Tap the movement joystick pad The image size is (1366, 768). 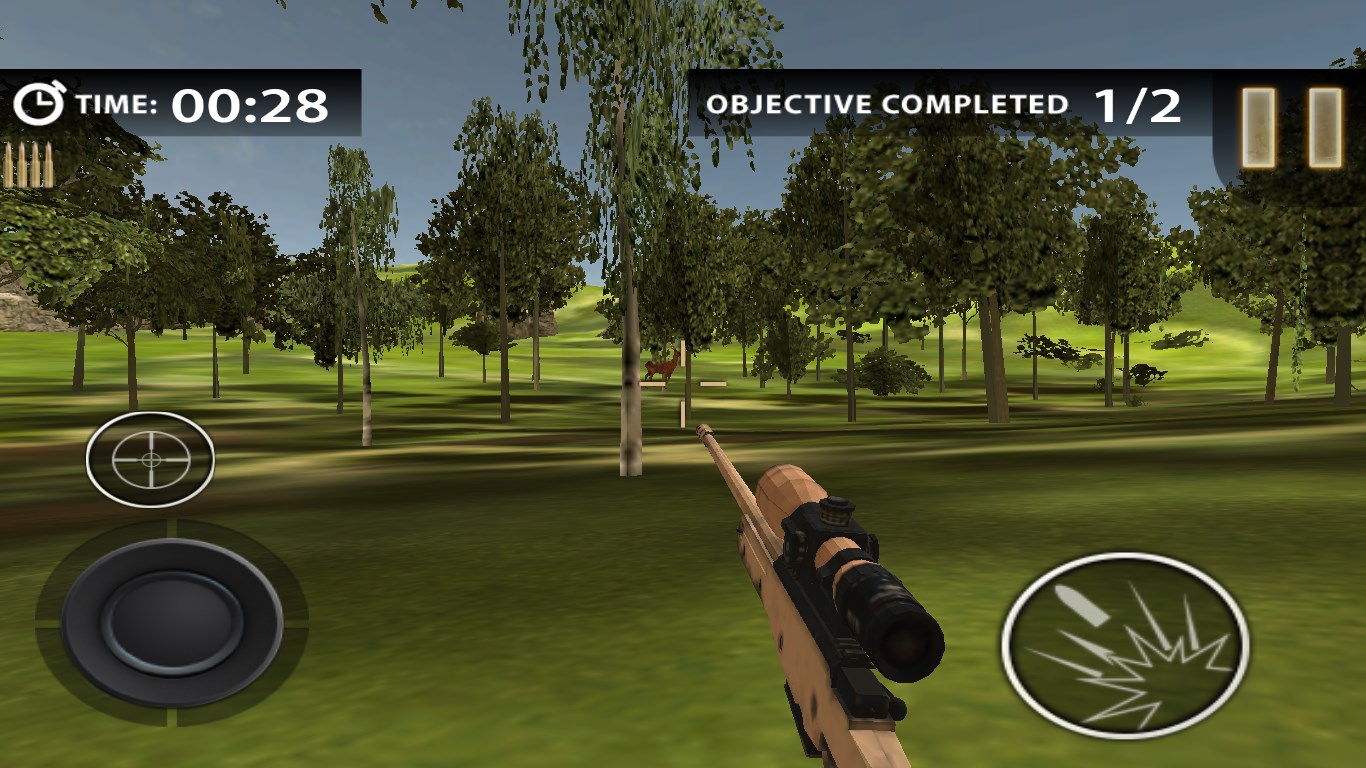click(x=172, y=622)
